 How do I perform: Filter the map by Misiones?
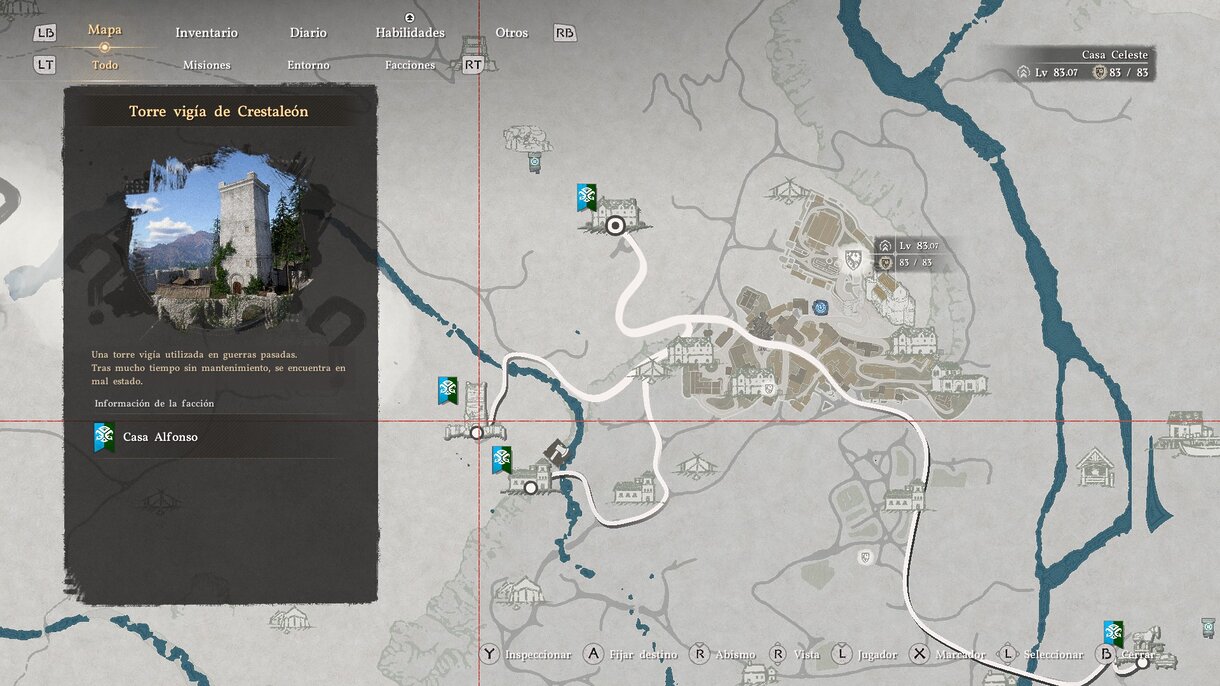[x=206, y=65]
